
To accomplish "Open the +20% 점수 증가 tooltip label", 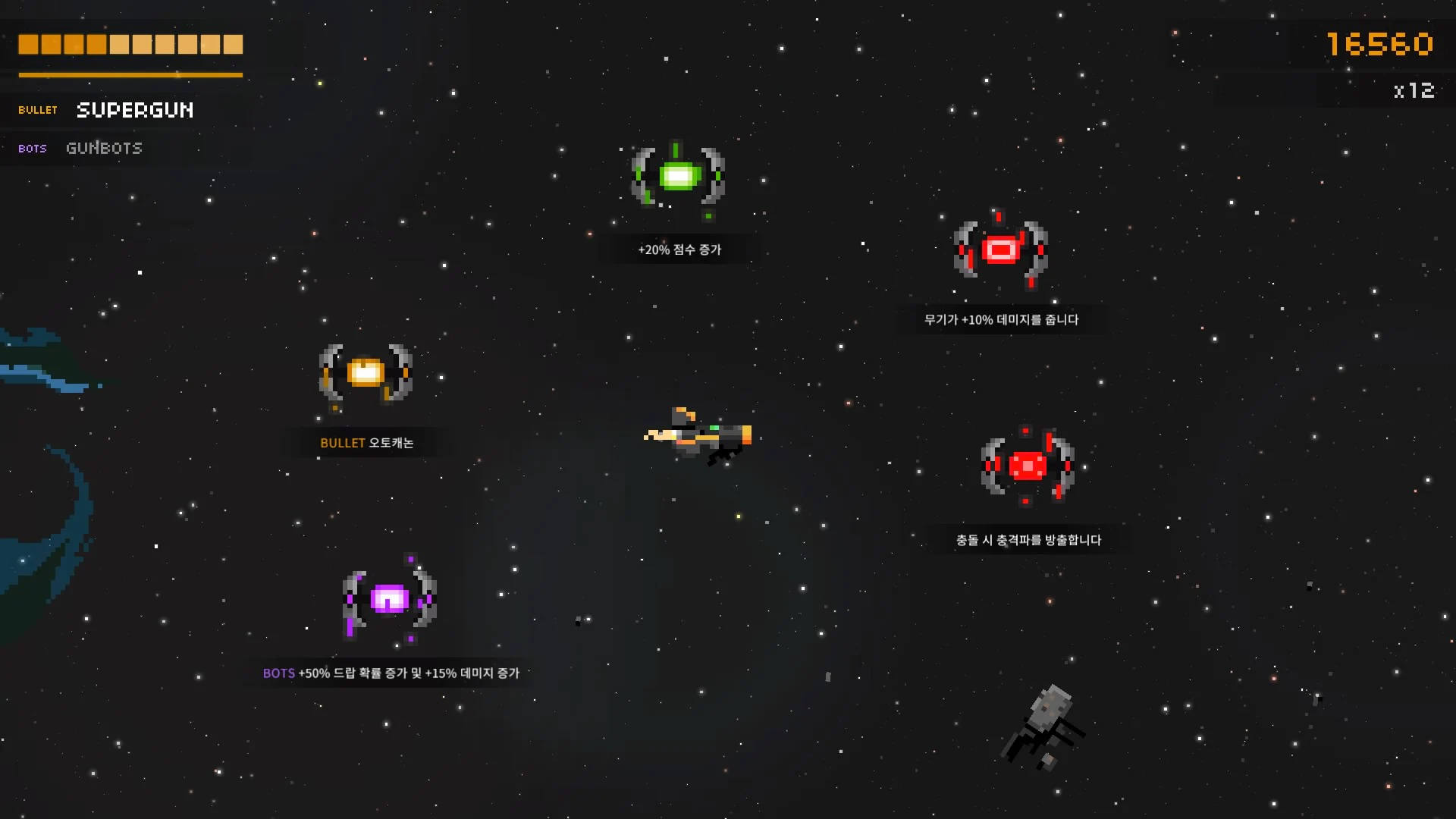I will click(679, 248).
